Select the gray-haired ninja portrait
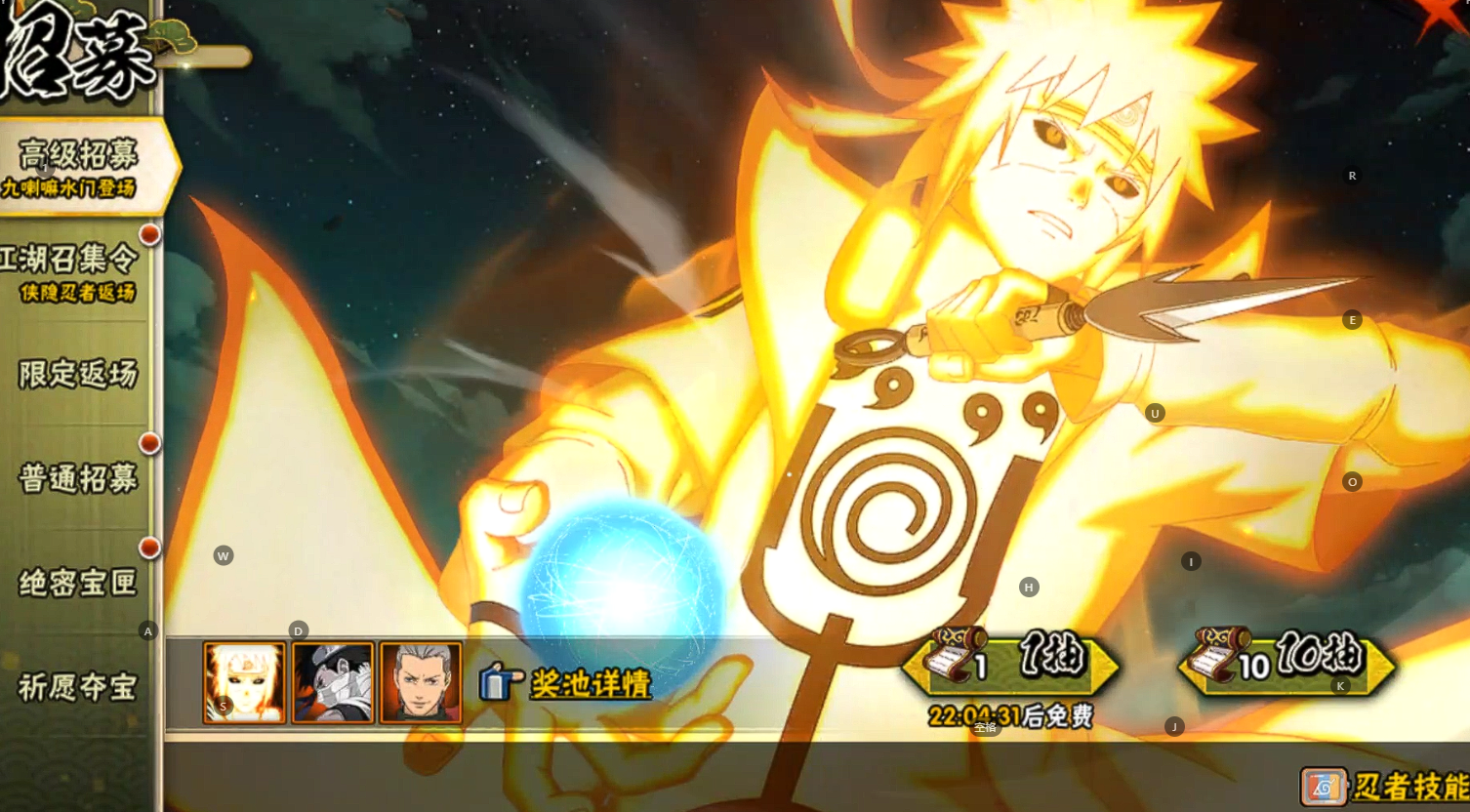Screen dimensions: 1470x812 point(421,682)
